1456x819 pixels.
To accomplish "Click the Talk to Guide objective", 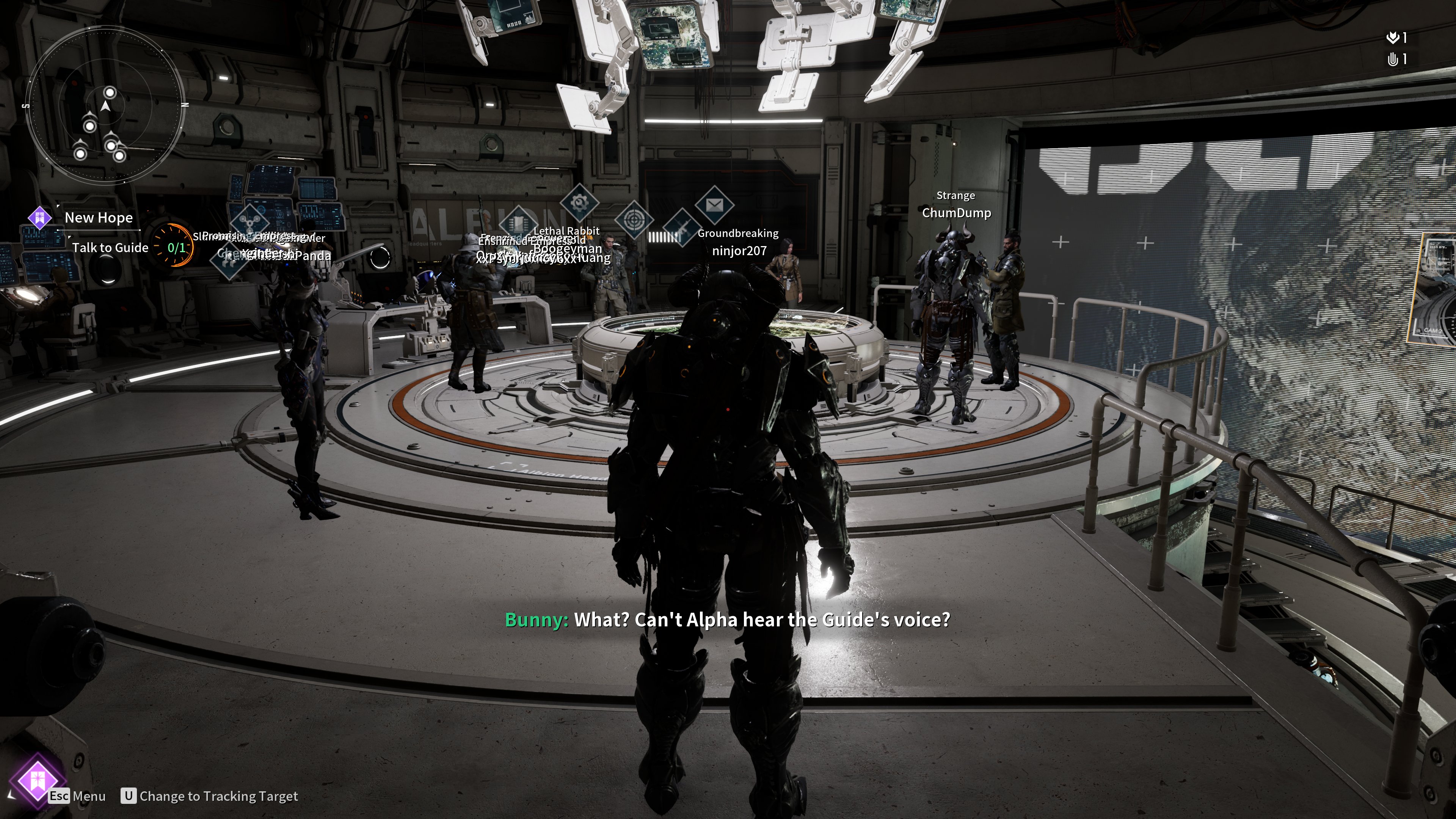I will [110, 248].
